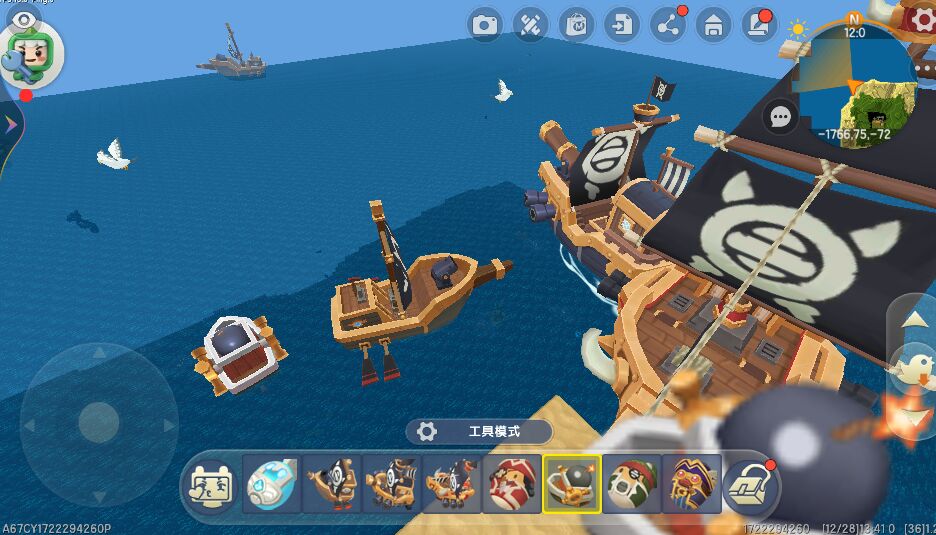Open the pencil and ruler edit tool
This screenshot has width=936, height=535.
[x=530, y=25]
